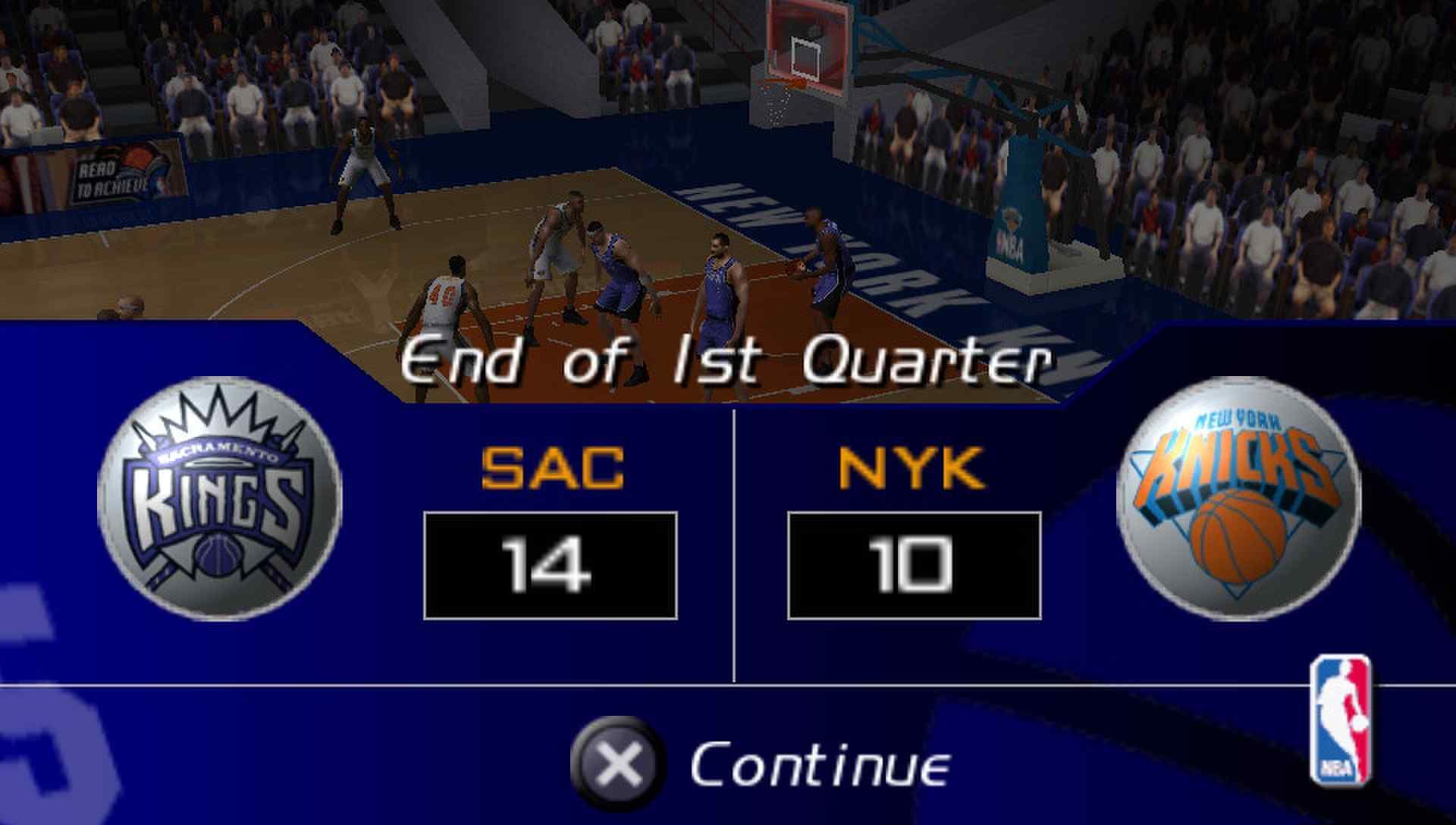Continue past the End of 1st Quarter screen
Image resolution: width=1456 pixels, height=825 pixels.
[760, 764]
